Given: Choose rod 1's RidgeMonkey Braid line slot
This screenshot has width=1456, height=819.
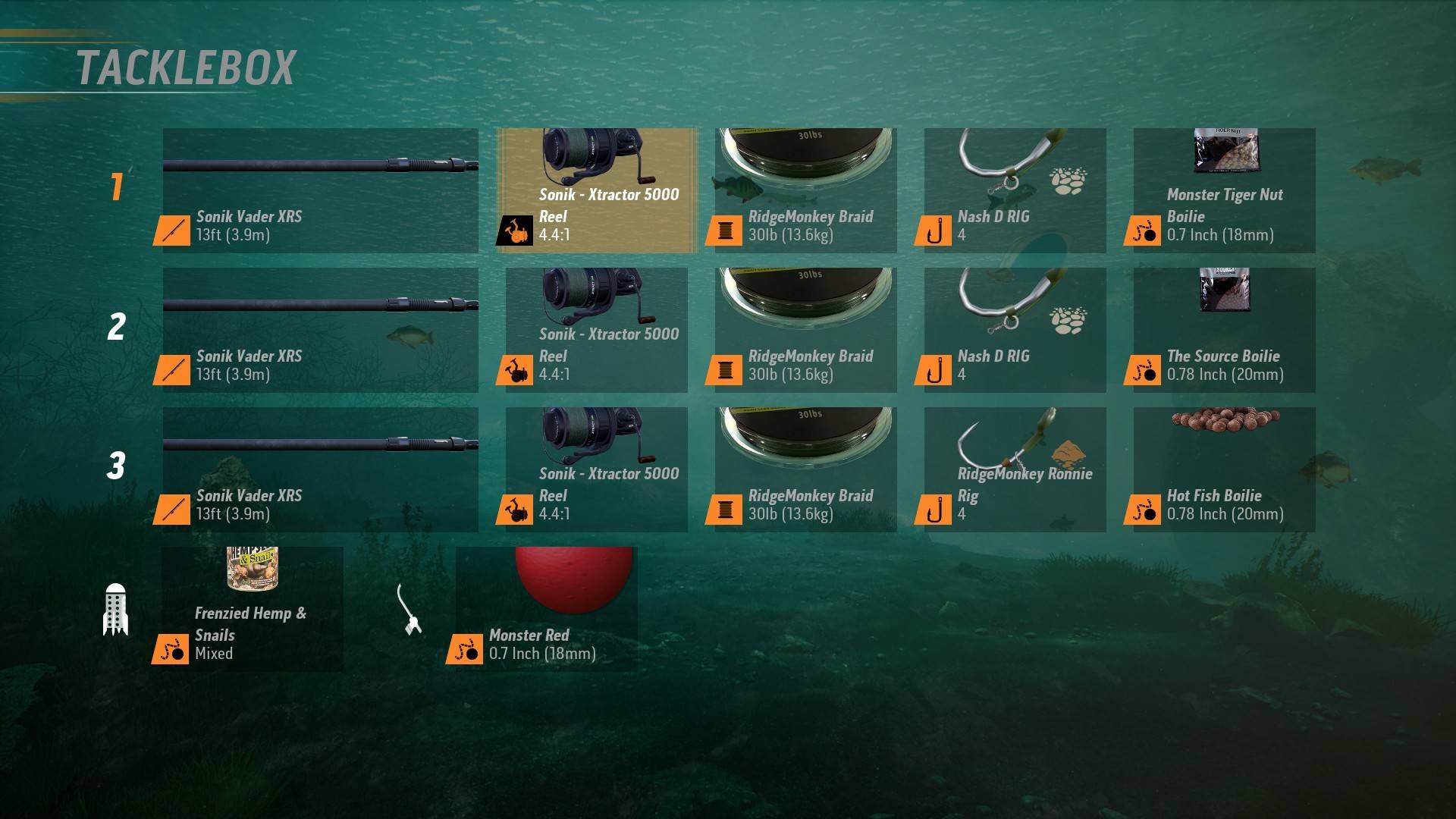Looking at the screenshot, I should (x=805, y=190).
